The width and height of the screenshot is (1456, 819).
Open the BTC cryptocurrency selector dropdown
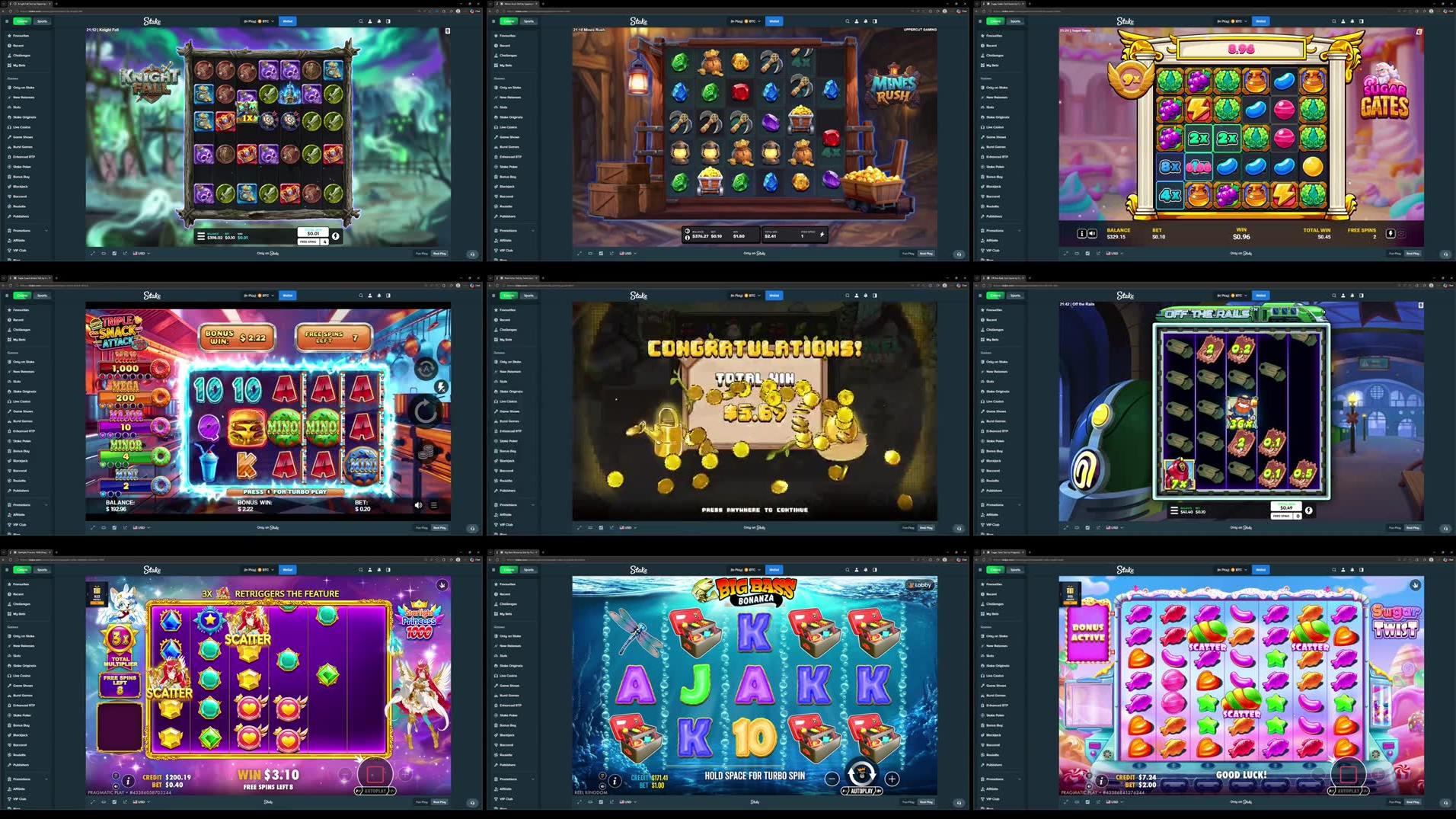266,21
